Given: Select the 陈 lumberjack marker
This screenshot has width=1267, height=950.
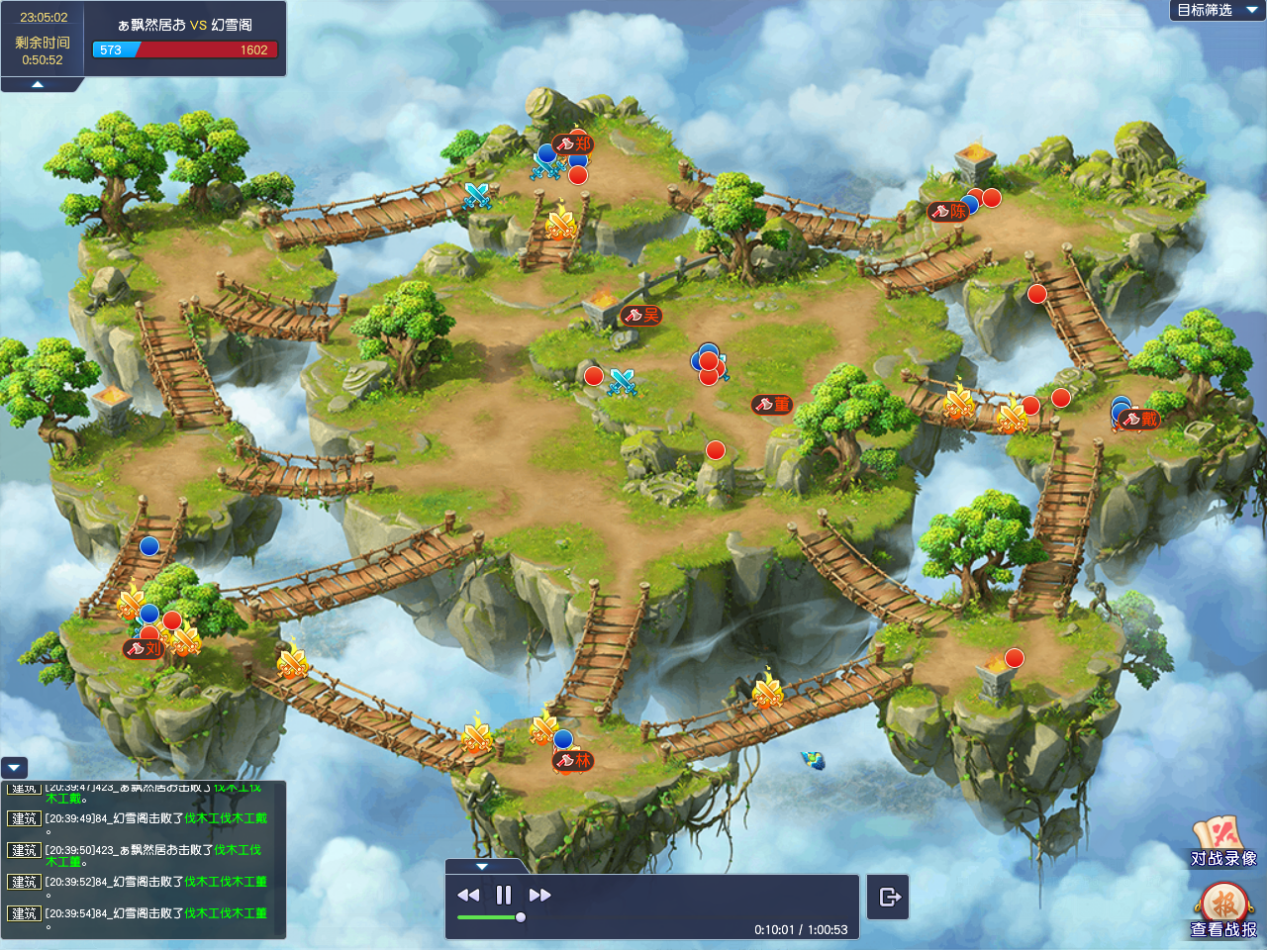Looking at the screenshot, I should 948,211.
